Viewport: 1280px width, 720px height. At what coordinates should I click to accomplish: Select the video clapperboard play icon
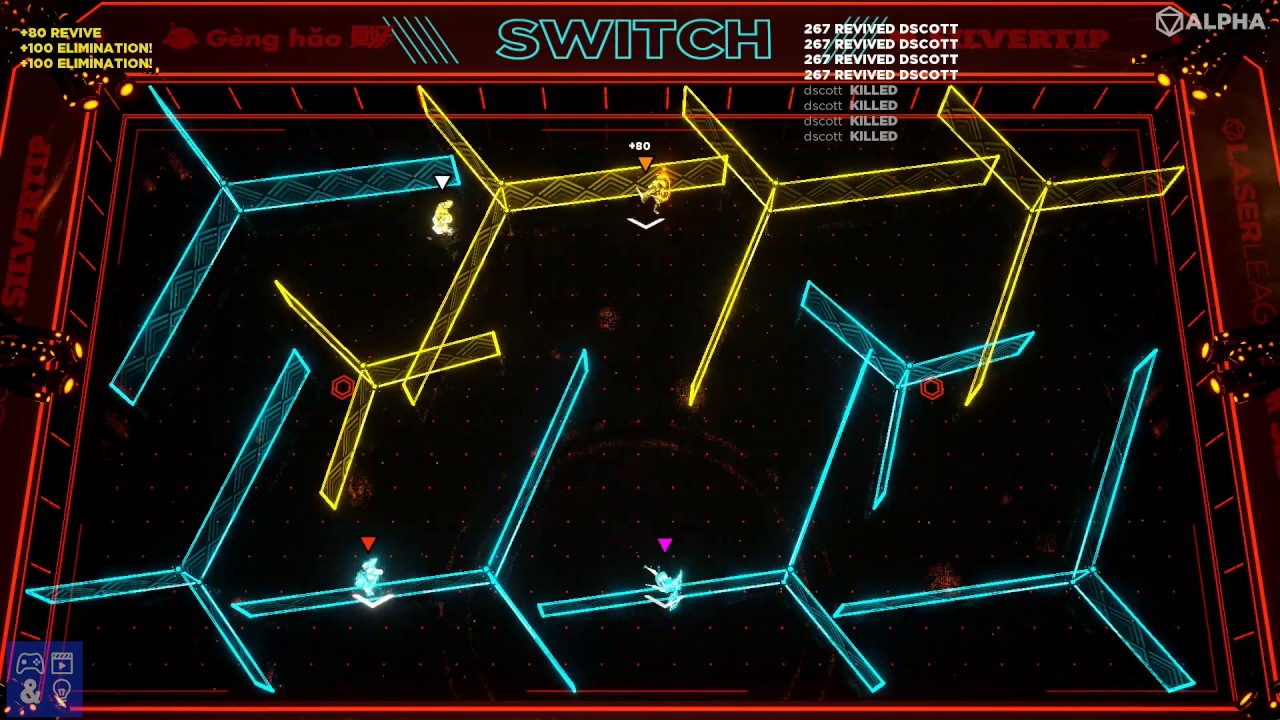[x=62, y=663]
